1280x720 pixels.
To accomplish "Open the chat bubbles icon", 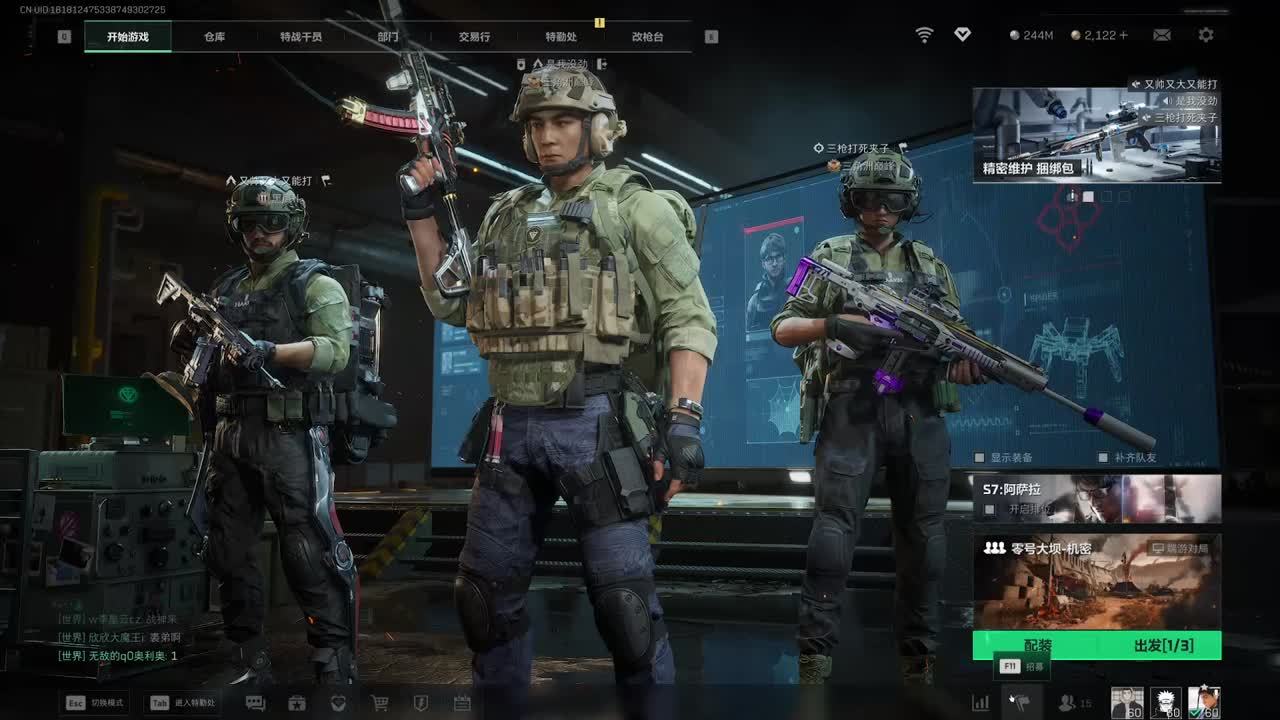I will (x=255, y=703).
